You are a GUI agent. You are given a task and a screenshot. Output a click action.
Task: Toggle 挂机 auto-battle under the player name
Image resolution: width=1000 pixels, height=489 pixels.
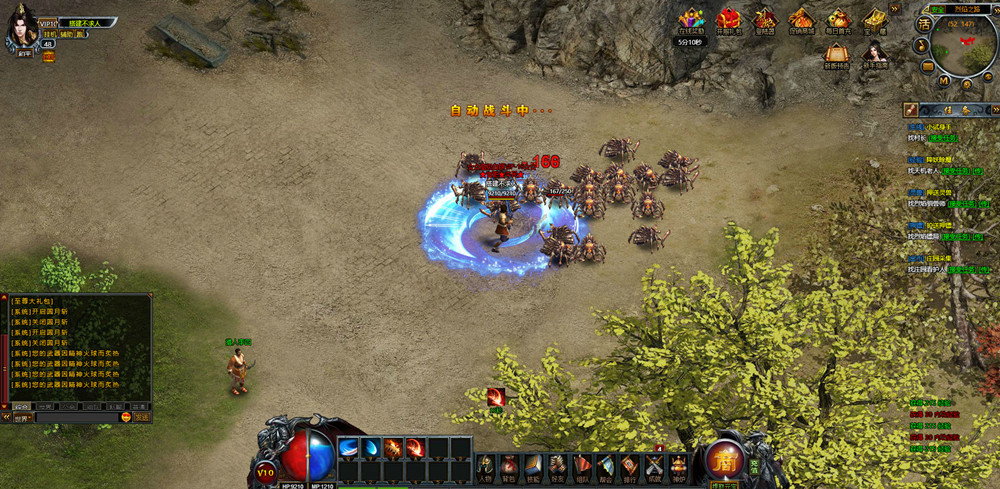click(49, 34)
